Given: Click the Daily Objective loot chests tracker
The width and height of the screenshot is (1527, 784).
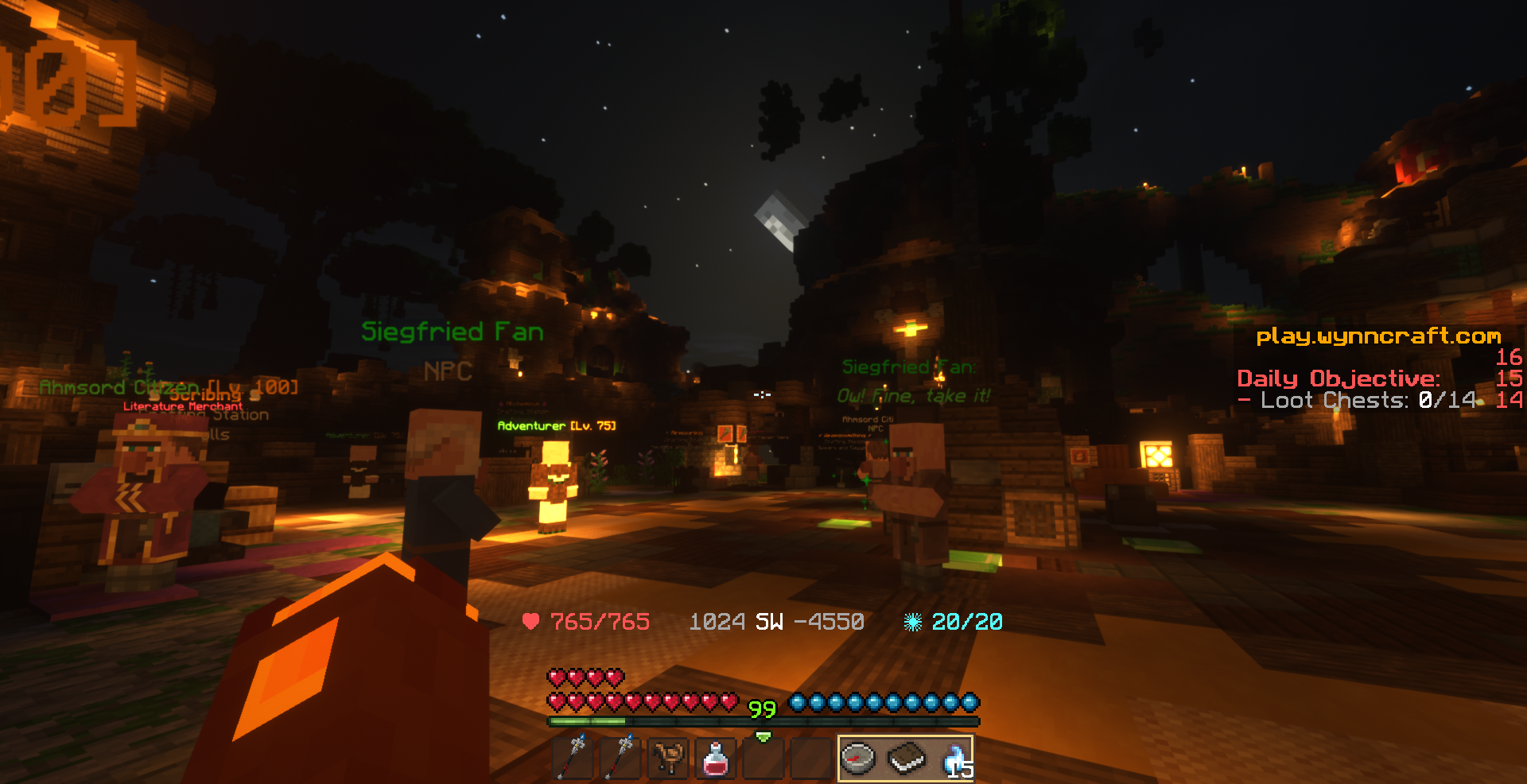Looking at the screenshot, I should [x=1360, y=400].
